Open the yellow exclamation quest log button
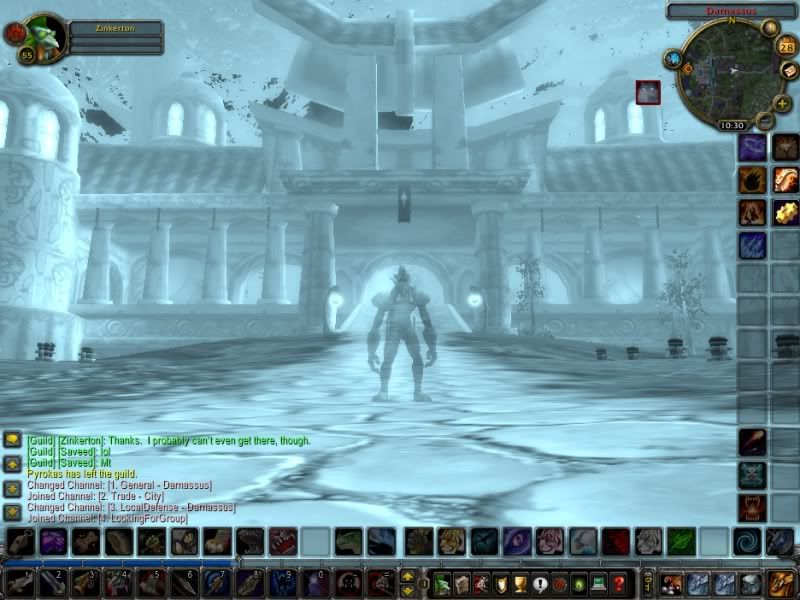The width and height of the screenshot is (800, 600). [x=540, y=583]
